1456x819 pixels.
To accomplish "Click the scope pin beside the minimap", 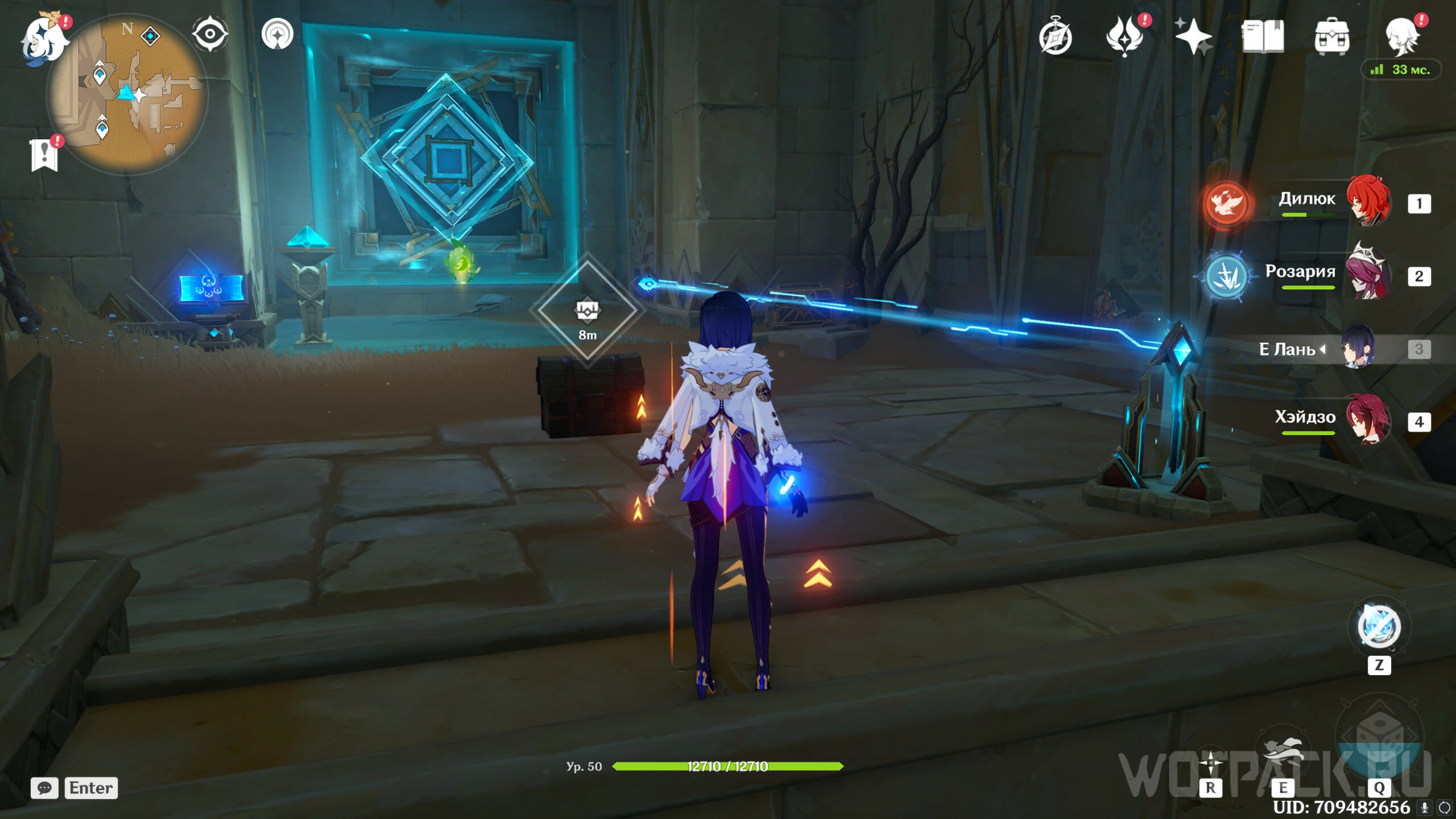I will tap(277, 34).
